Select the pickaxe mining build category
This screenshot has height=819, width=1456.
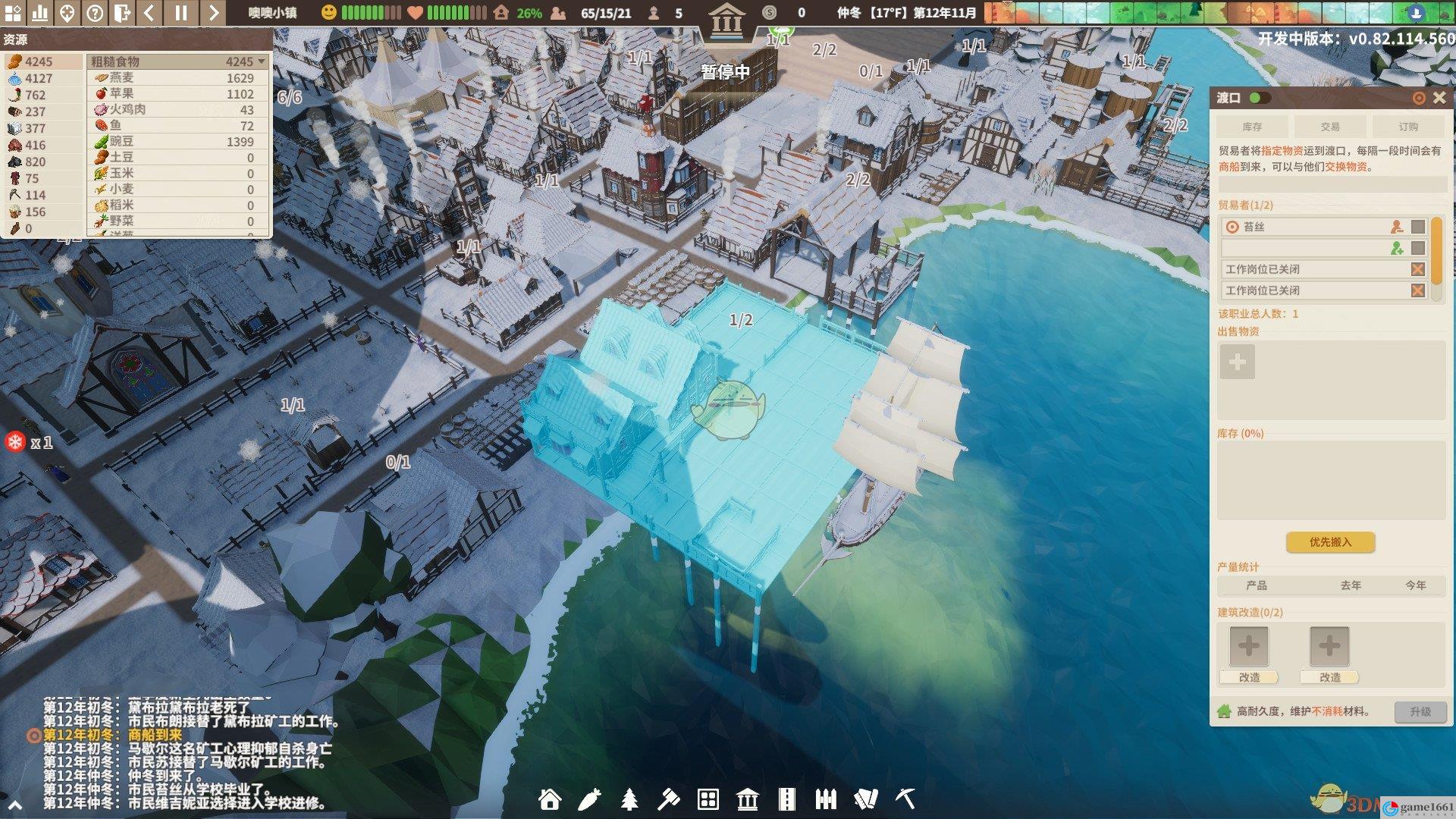[905, 799]
